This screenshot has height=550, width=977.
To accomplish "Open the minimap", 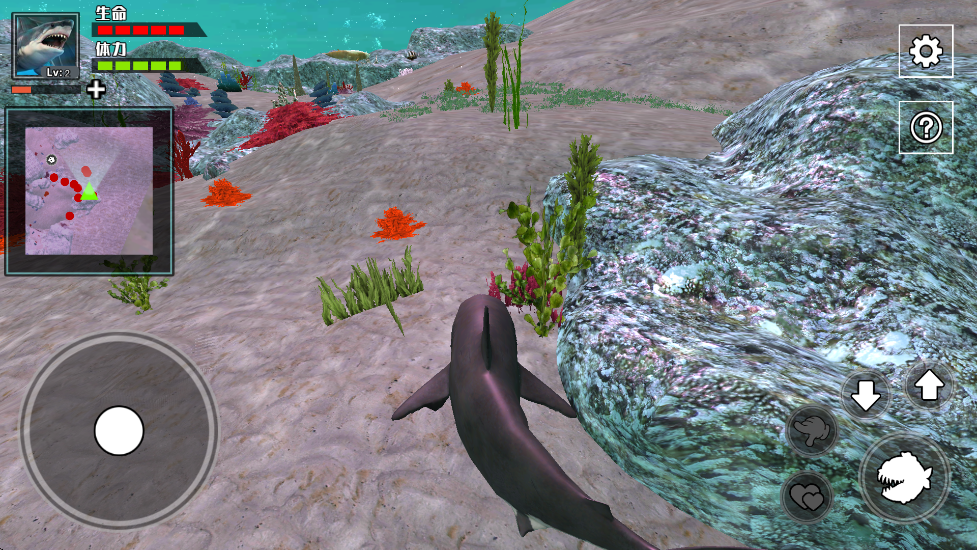I will [89, 191].
